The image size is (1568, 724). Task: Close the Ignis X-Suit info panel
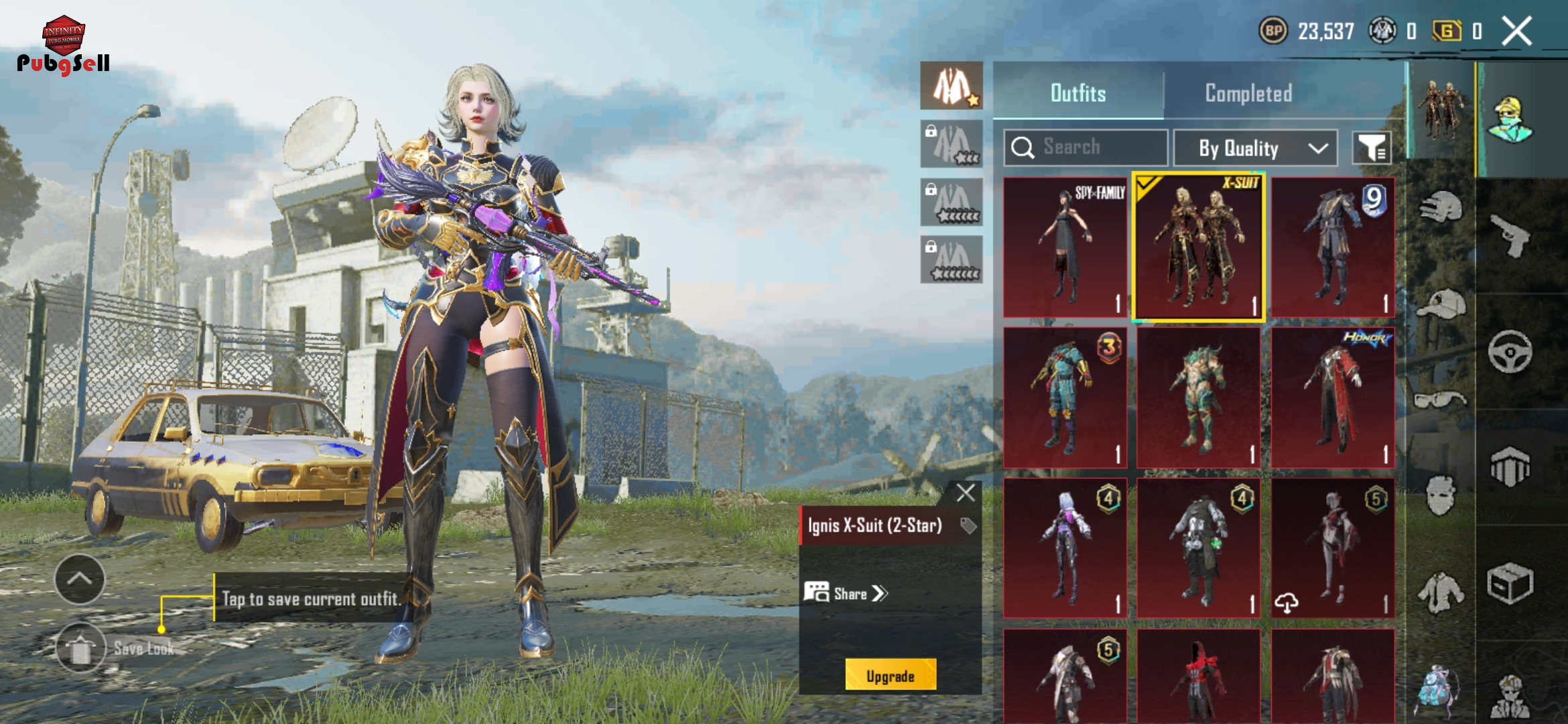[x=966, y=493]
